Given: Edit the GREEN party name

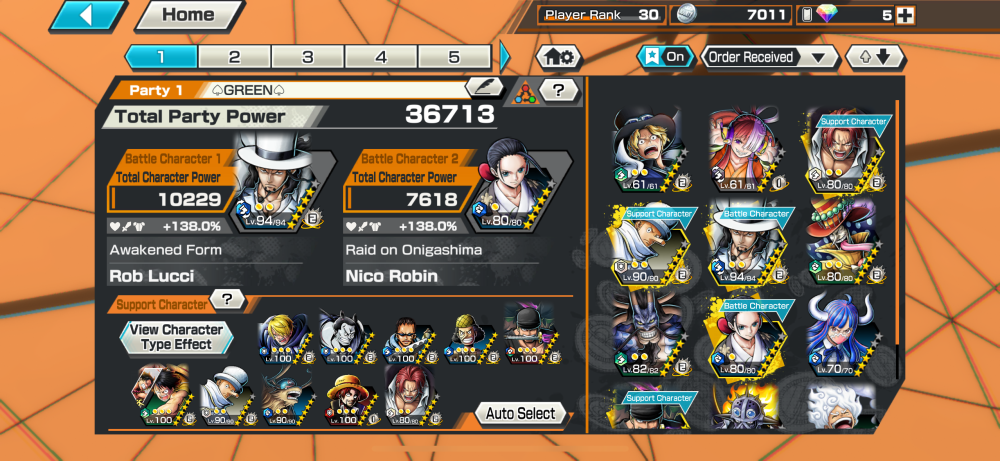Looking at the screenshot, I should 485,89.
